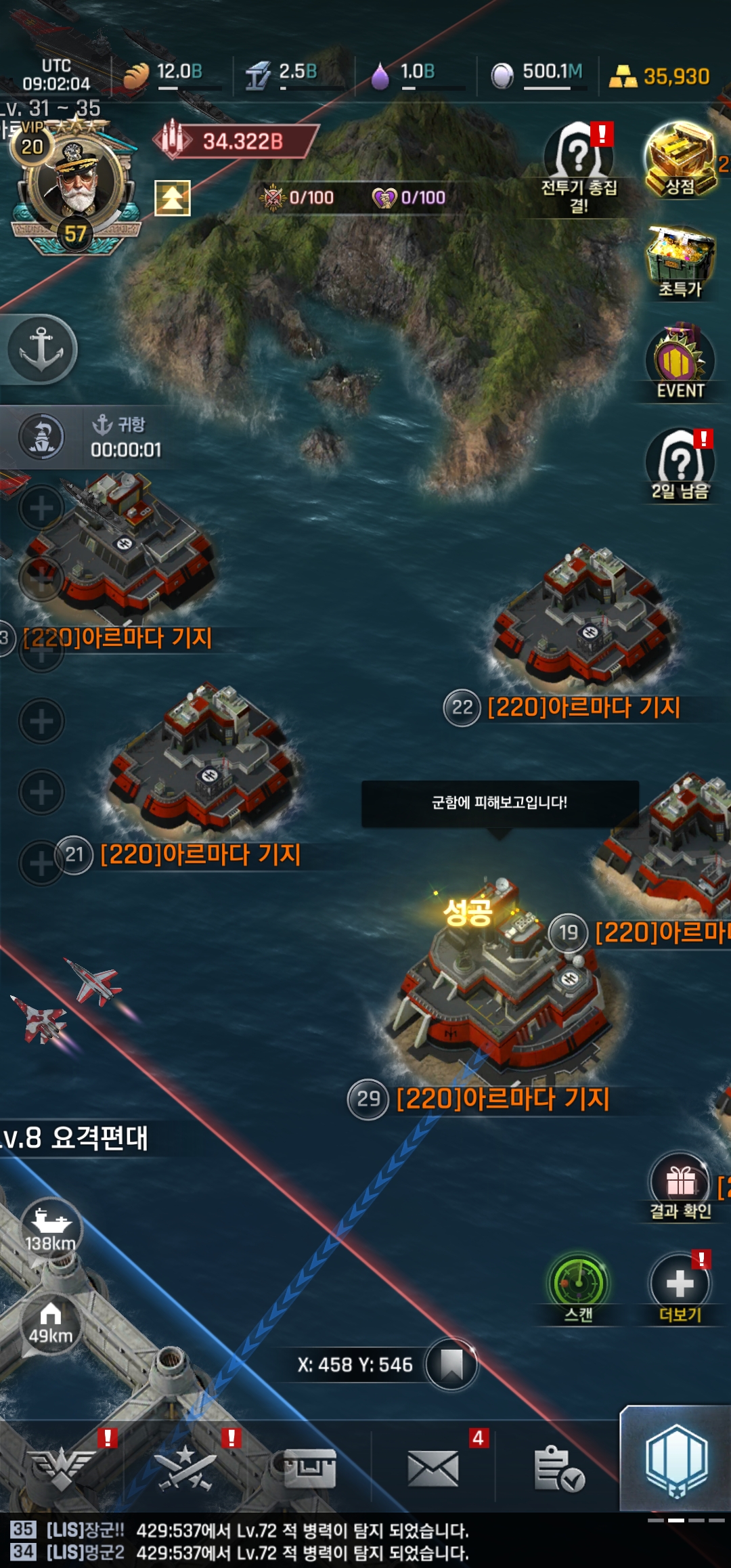Viewport: 731px width, 1568px height.
Task: Open the clipboard quest list
Action: [558, 1469]
